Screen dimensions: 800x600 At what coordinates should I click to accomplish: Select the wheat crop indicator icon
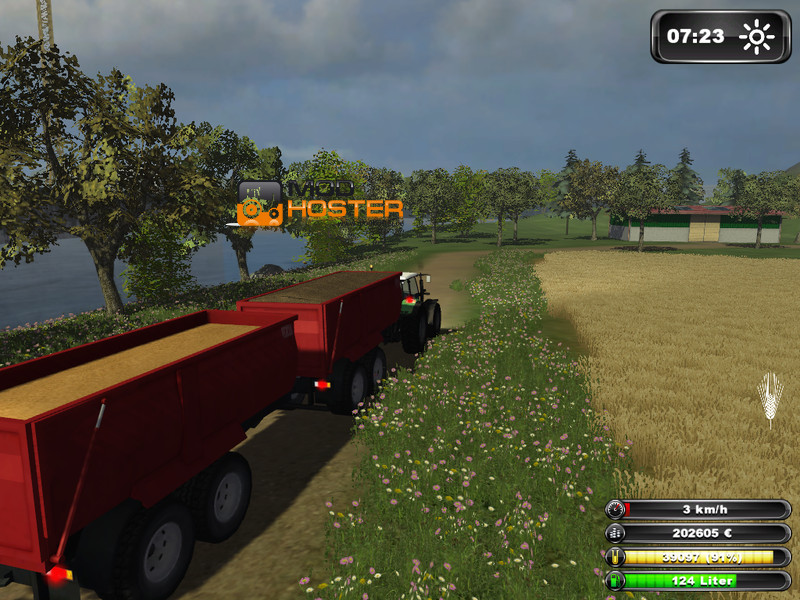(769, 398)
